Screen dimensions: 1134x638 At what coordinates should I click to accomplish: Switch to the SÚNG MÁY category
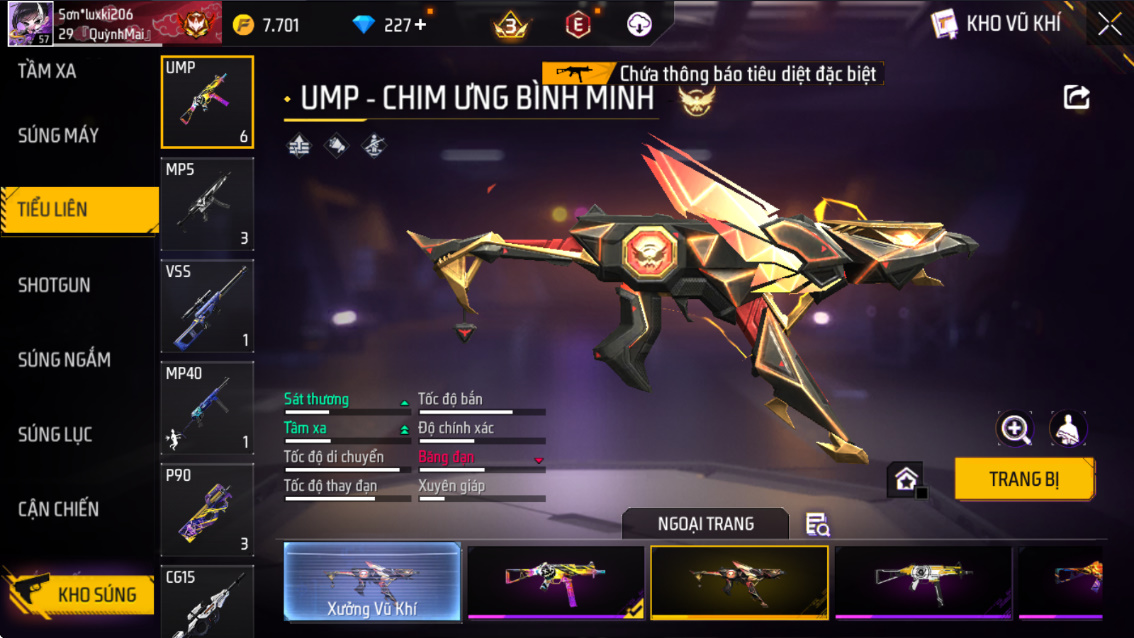click(58, 136)
